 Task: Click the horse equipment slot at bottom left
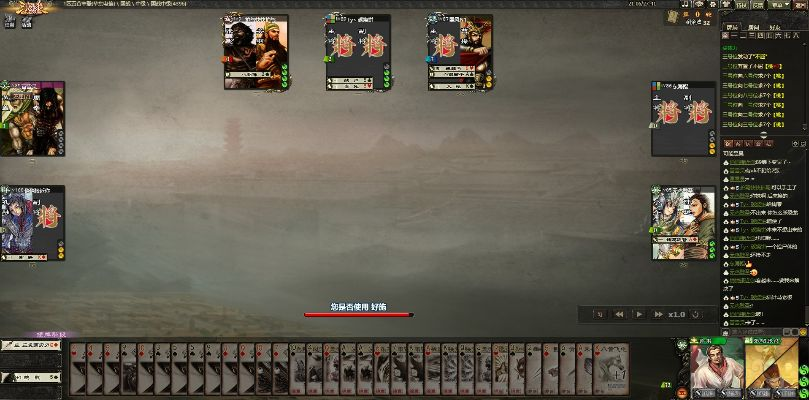point(32,377)
